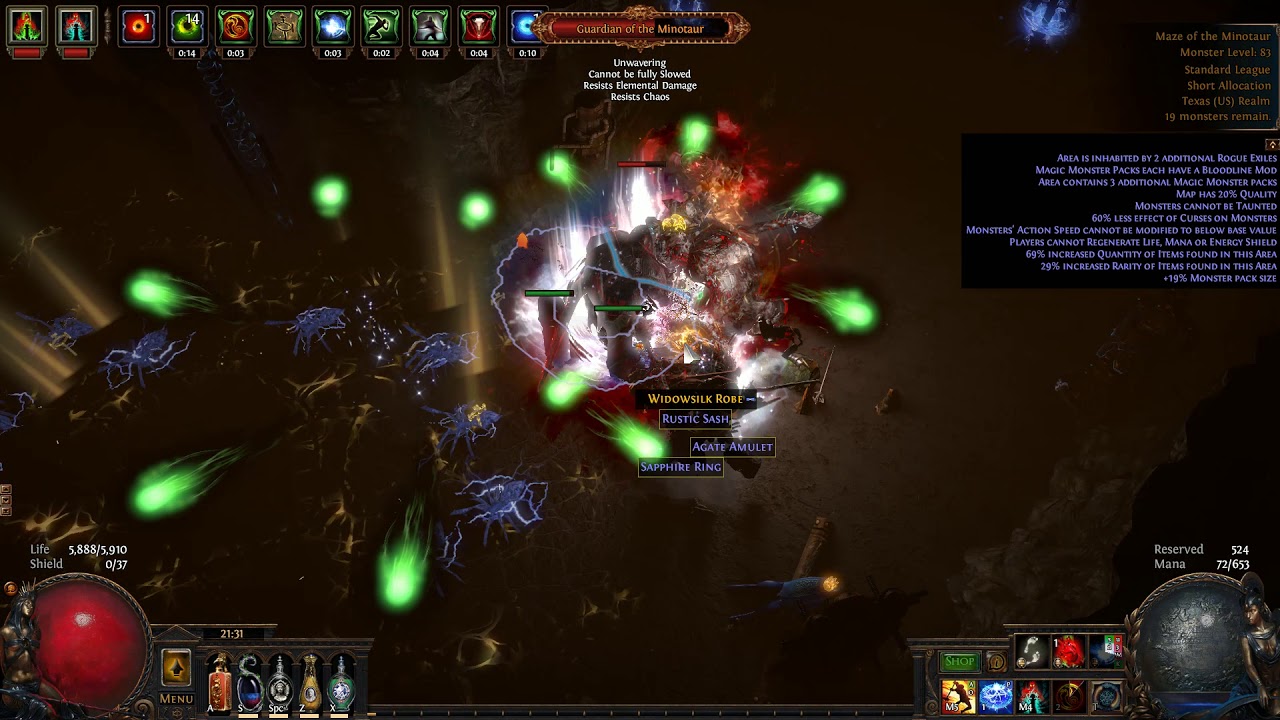Screen dimensions: 1280x720
Task: Use the green round flask
Action: tap(342, 683)
